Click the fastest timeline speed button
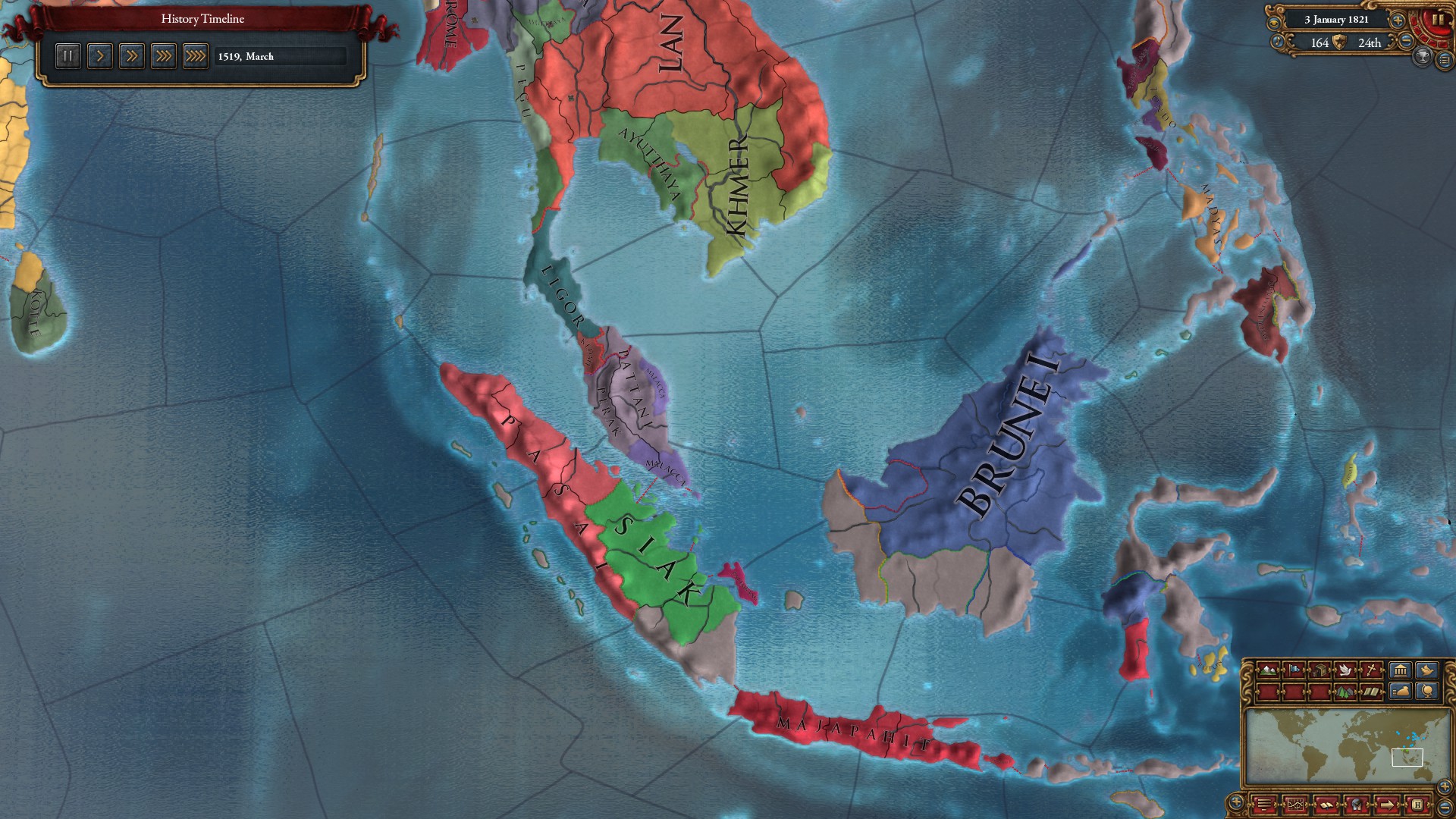 point(196,55)
